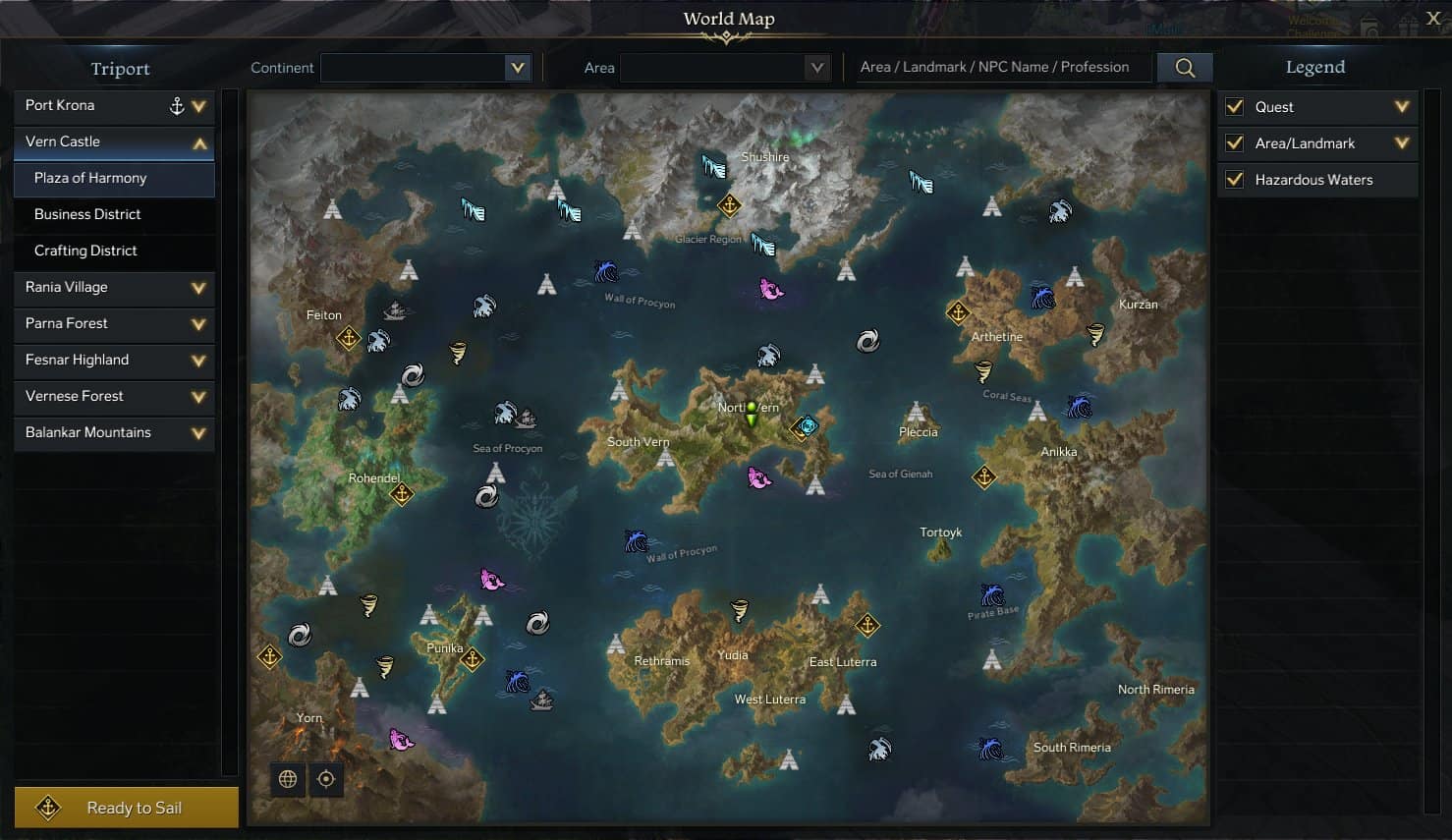Expand Vernese Forest triport entry
The image size is (1452, 840).
point(198,397)
